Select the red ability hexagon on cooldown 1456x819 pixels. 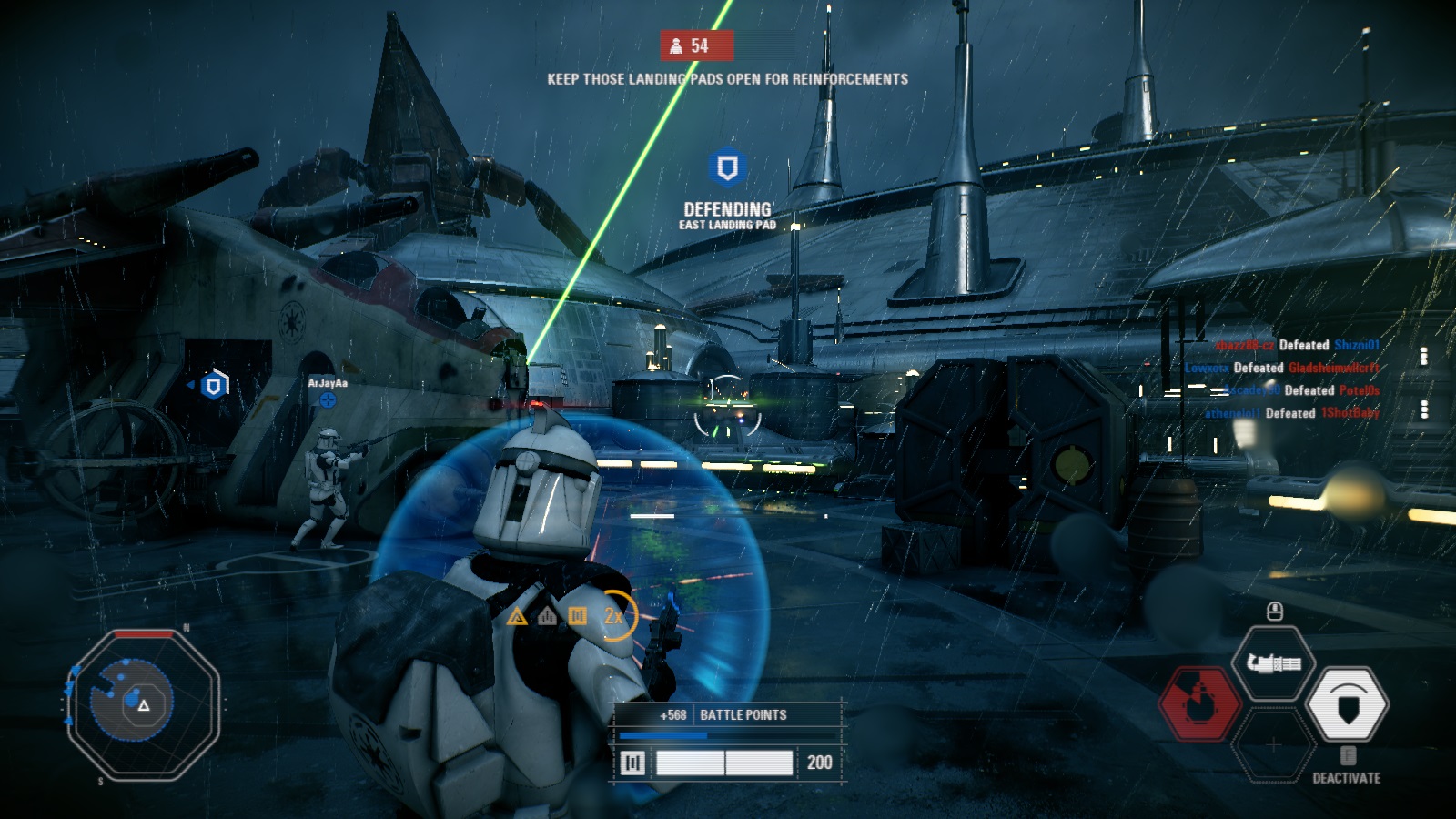(1199, 703)
